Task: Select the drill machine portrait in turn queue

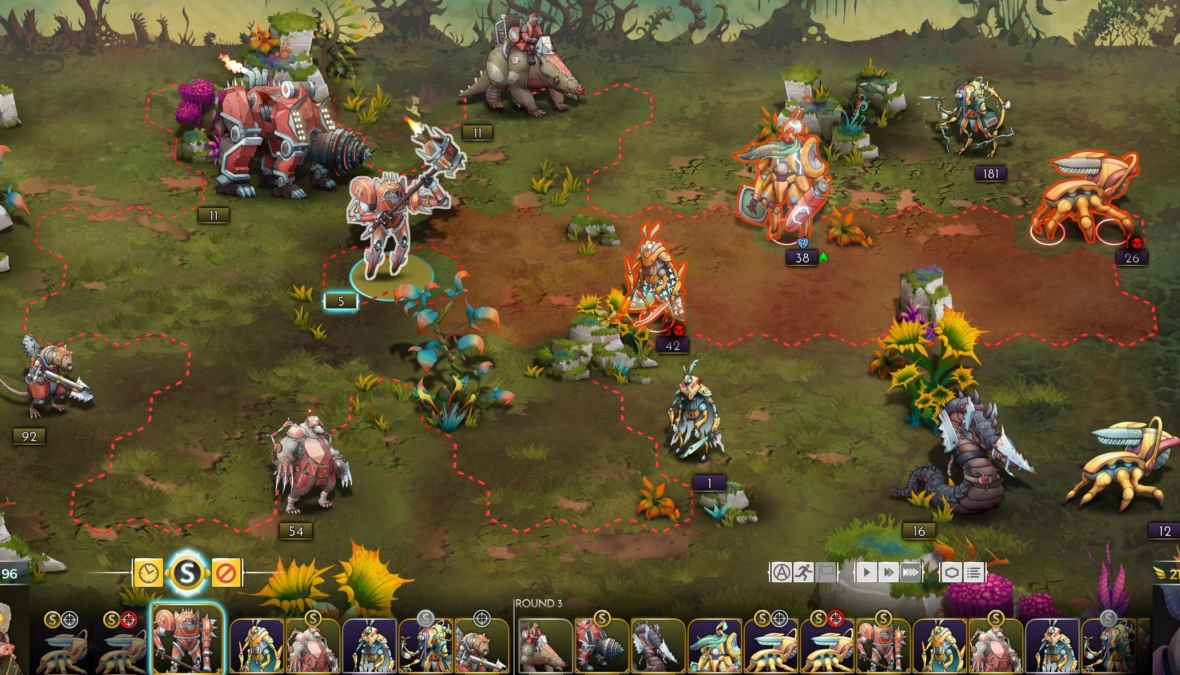Action: click(602, 645)
